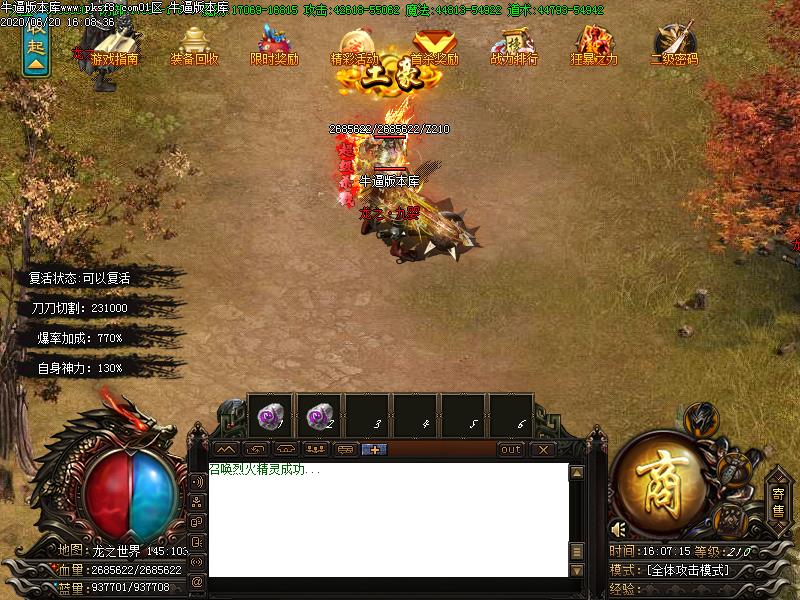Open the 限时奖励 timed rewards
The height and width of the screenshot is (600, 800).
coord(274,45)
